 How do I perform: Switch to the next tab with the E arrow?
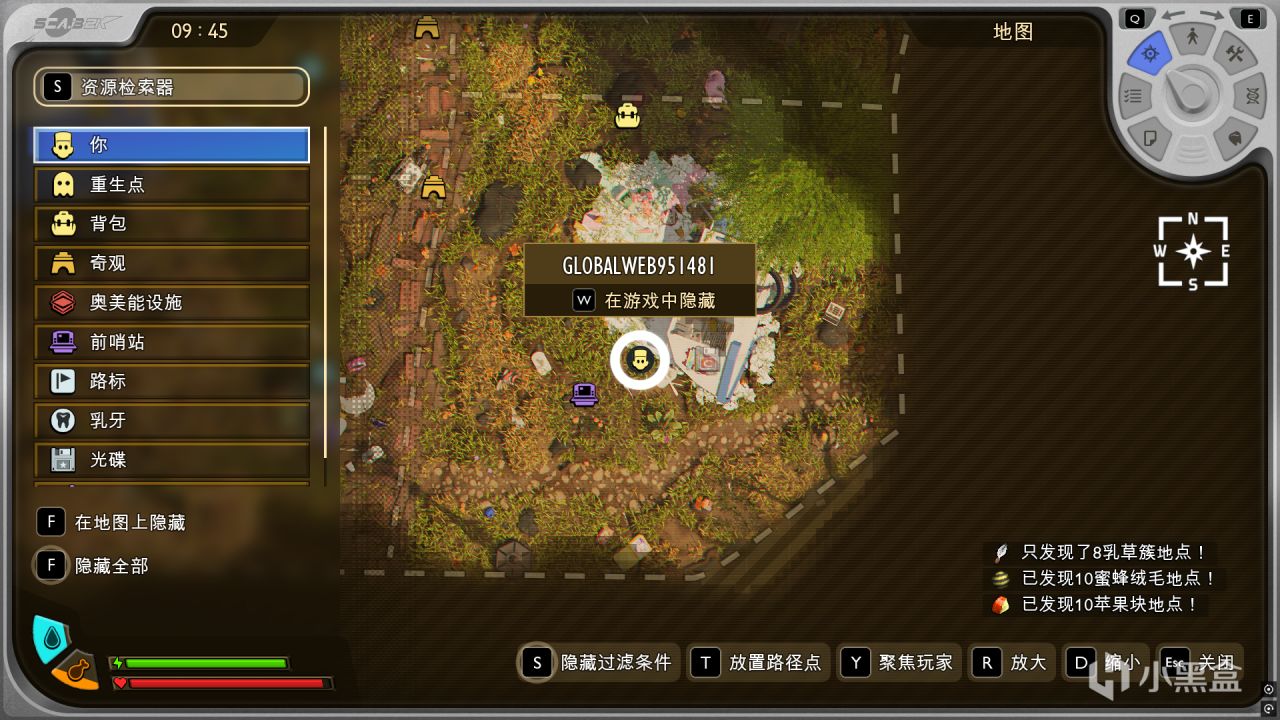pos(1250,17)
